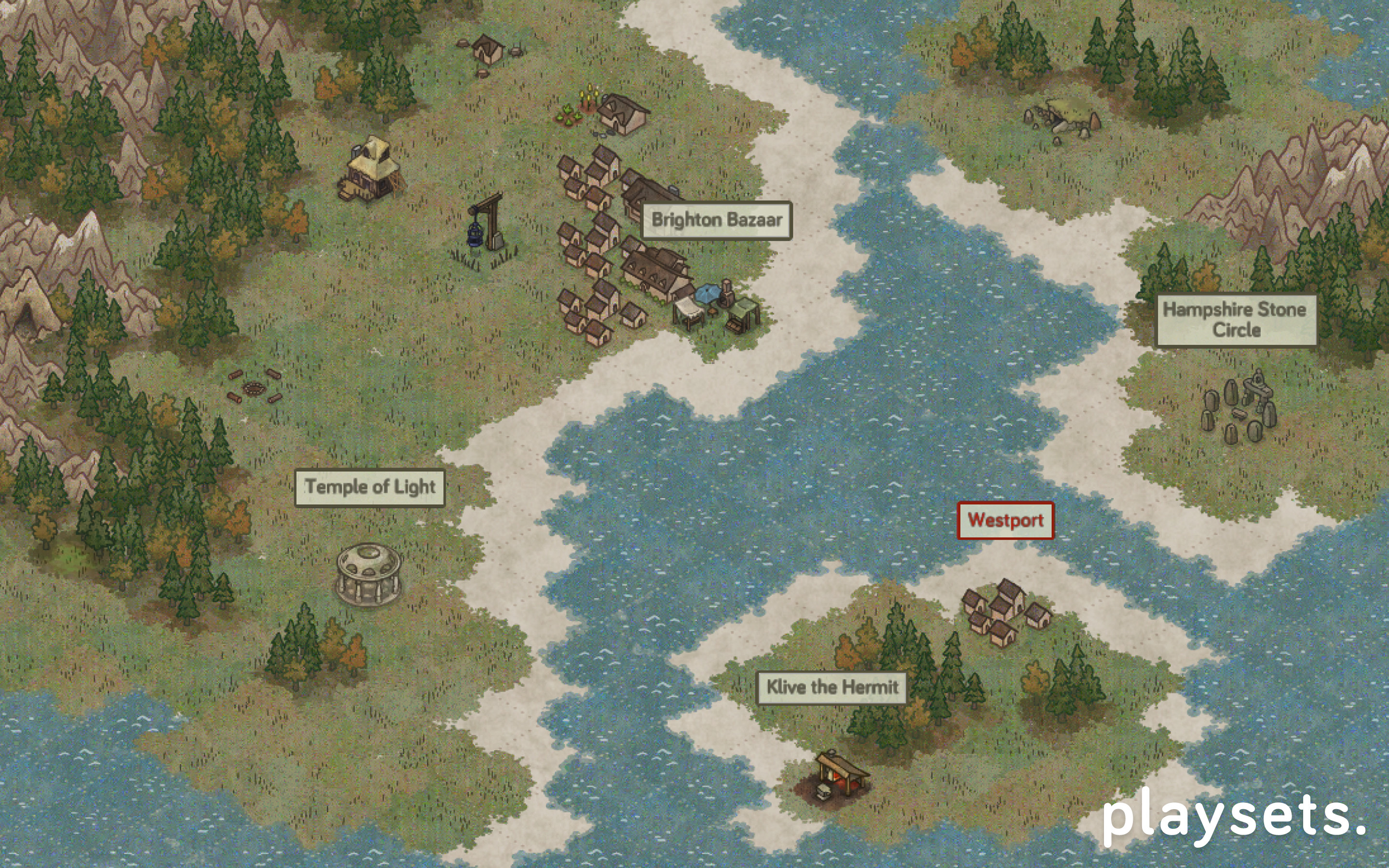Image resolution: width=1389 pixels, height=868 pixels.
Task: Choose the Westport location label
Action: click(x=1005, y=521)
